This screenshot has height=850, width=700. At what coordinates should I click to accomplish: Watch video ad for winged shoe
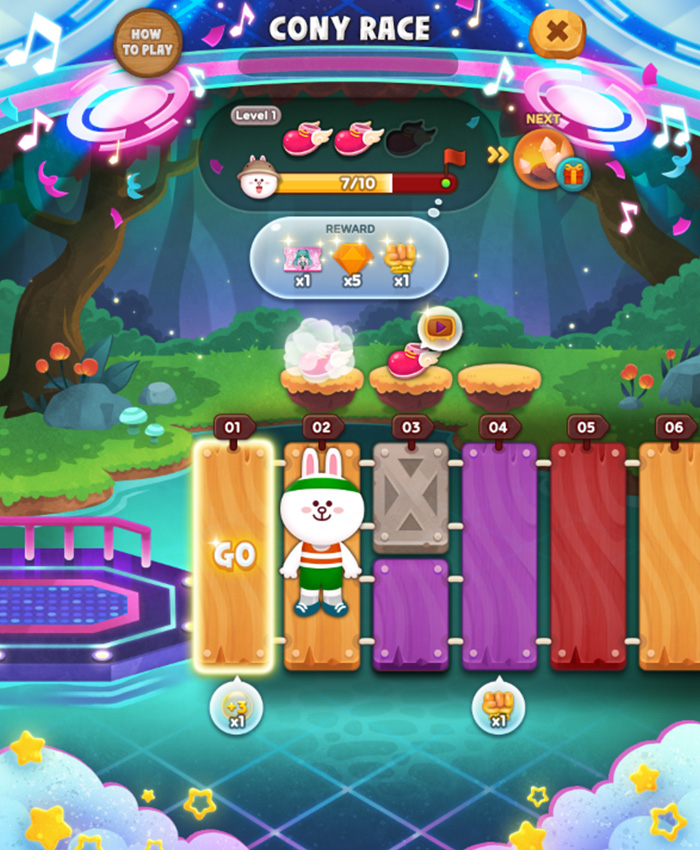[x=439, y=327]
